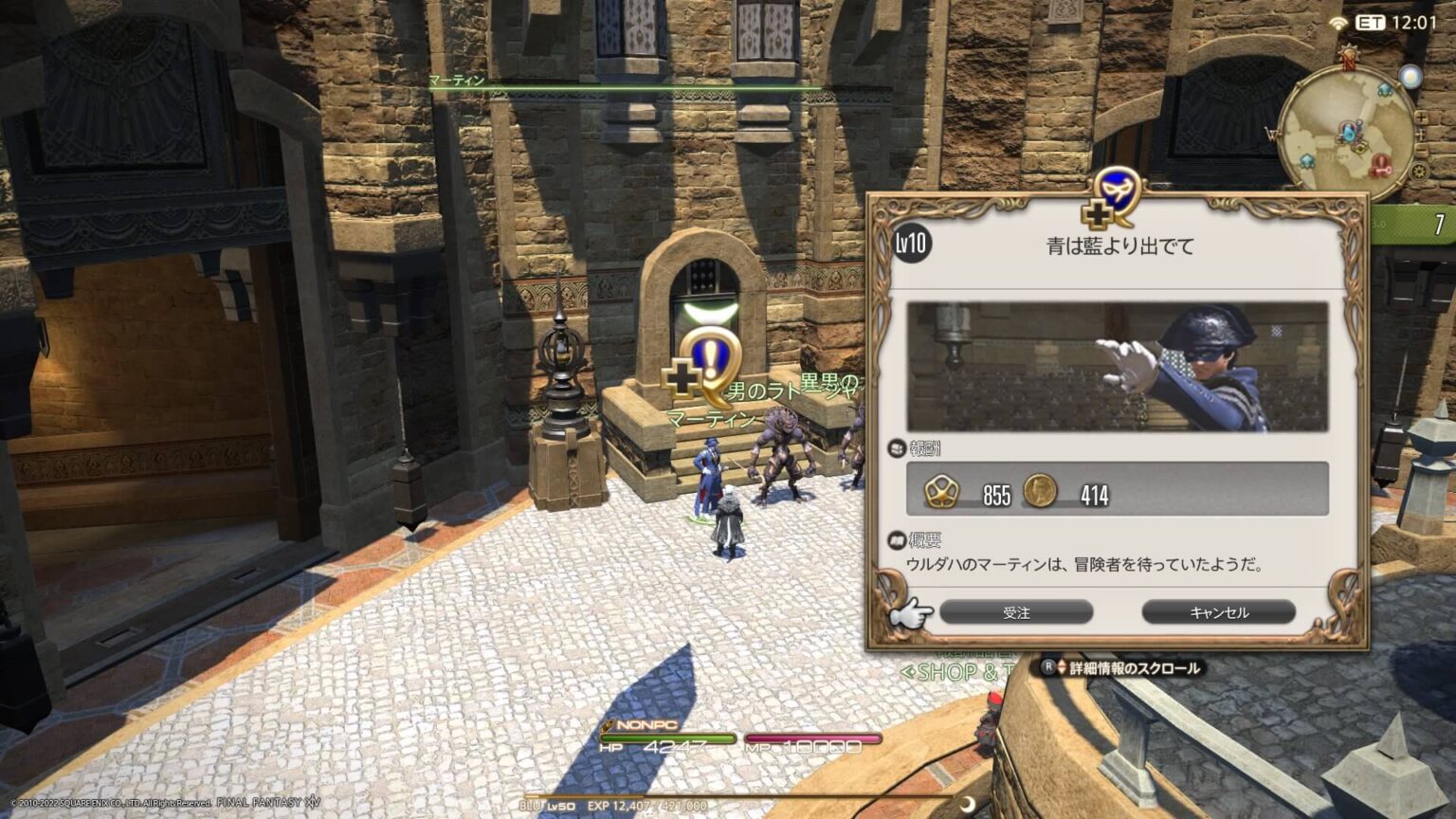The width and height of the screenshot is (1456, 819).
Task: Zoom in the minimap with the plus button
Action: click(1420, 119)
